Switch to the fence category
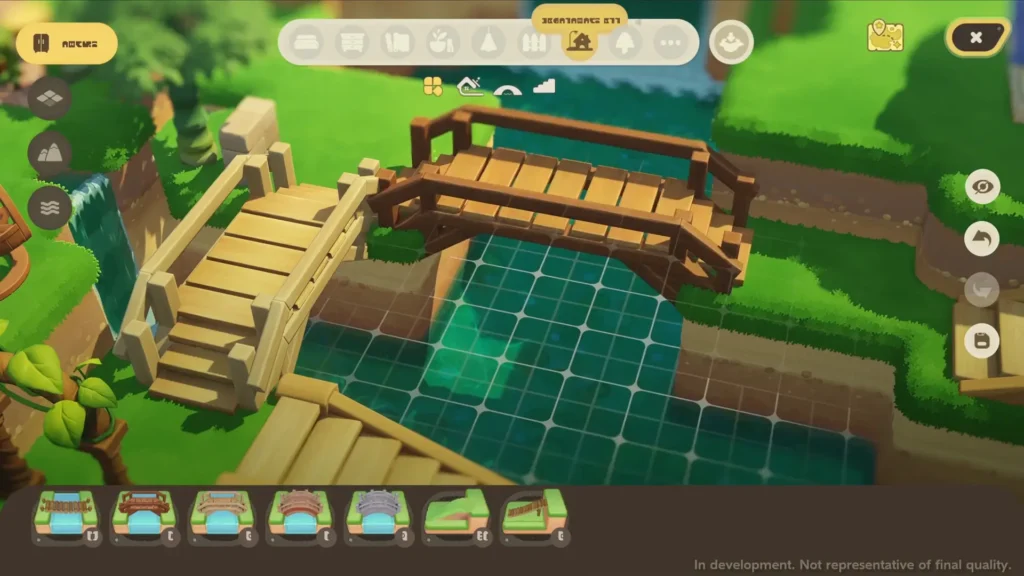1024x576 pixels. 534,43
